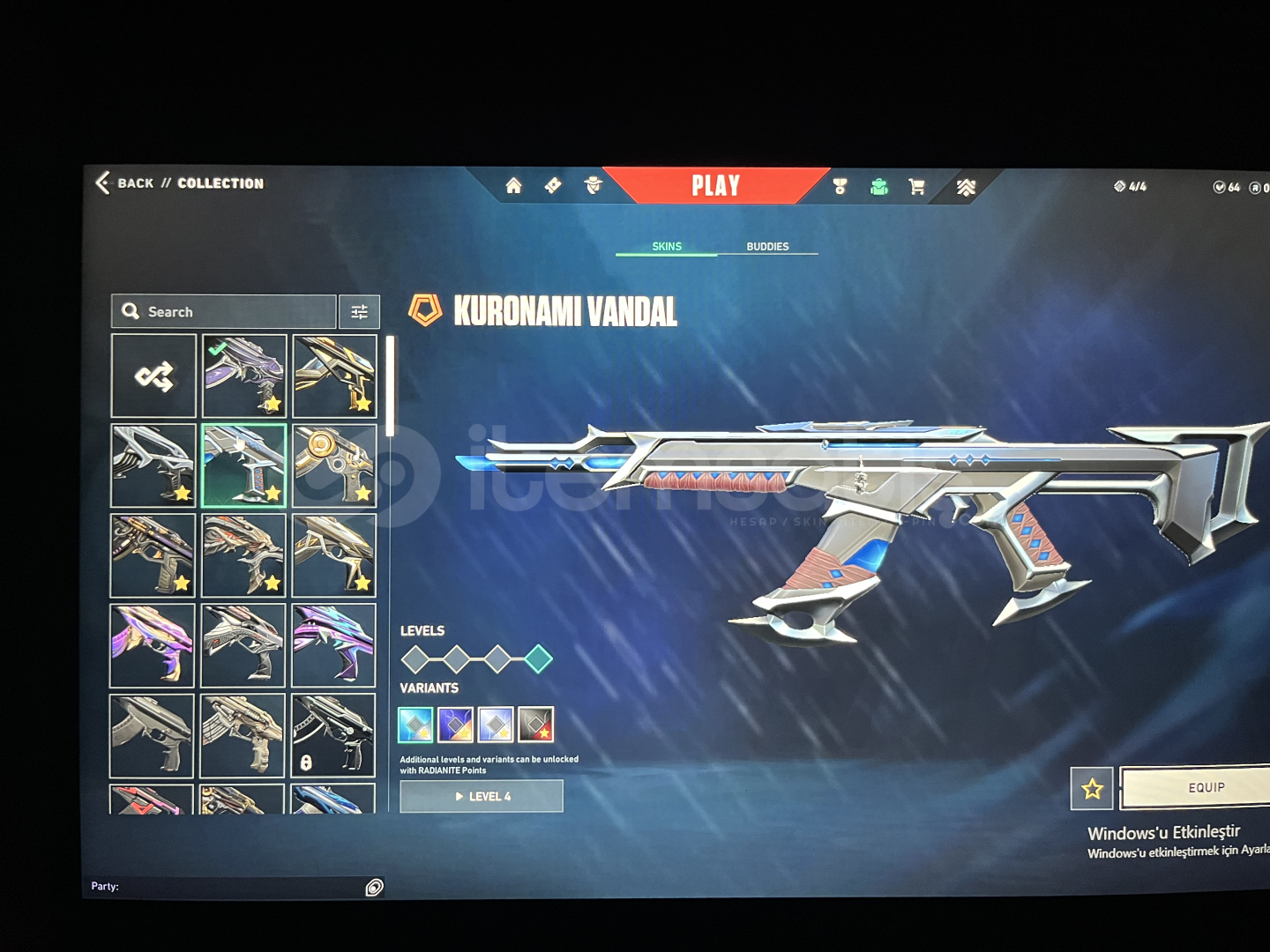Pick the gold circular-disc Vandal skin
Image resolution: width=1270 pixels, height=952 pixels.
tap(334, 466)
